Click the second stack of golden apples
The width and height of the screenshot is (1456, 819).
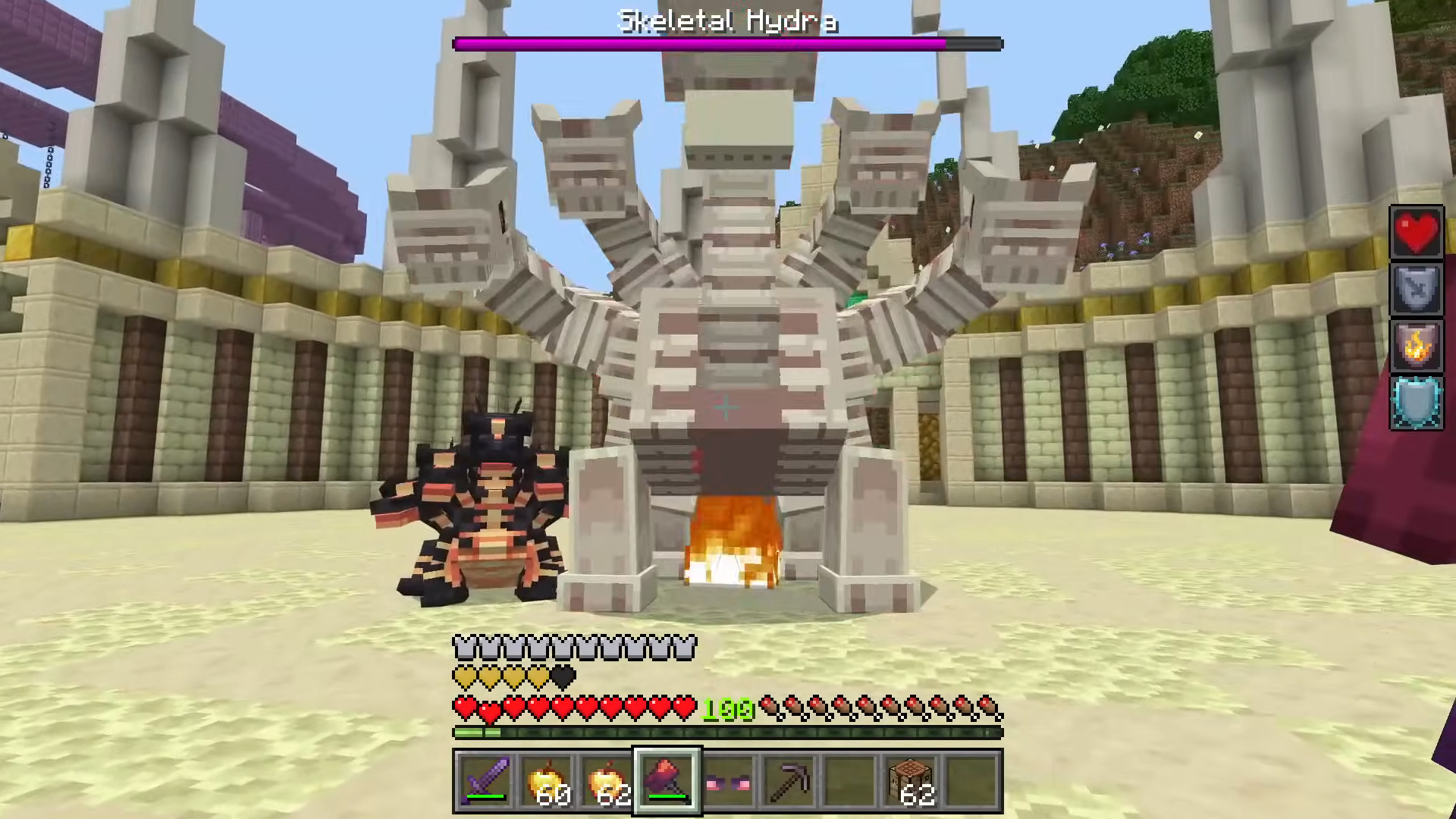coord(605,781)
